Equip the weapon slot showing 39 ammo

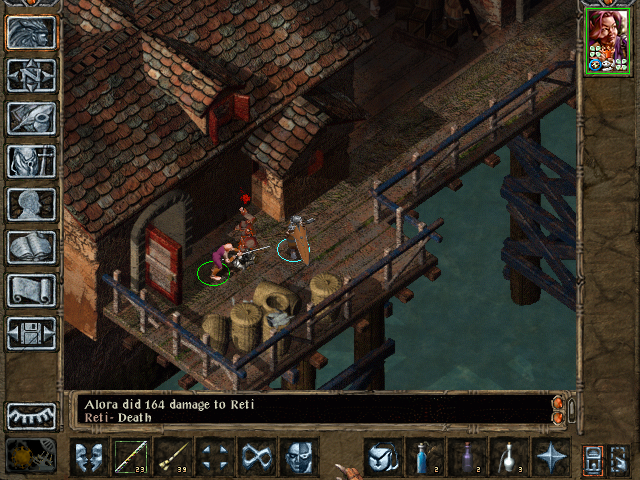point(173,457)
